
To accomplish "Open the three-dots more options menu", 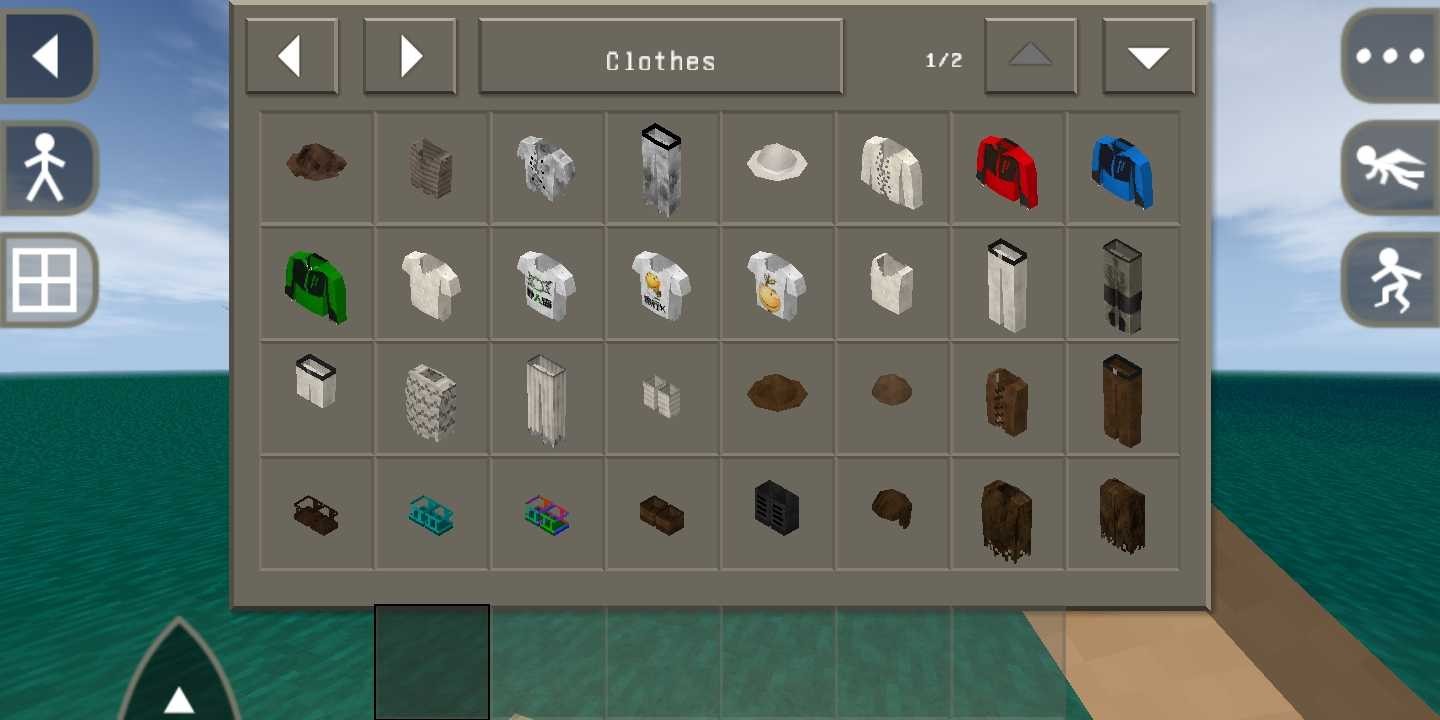I will click(1390, 56).
